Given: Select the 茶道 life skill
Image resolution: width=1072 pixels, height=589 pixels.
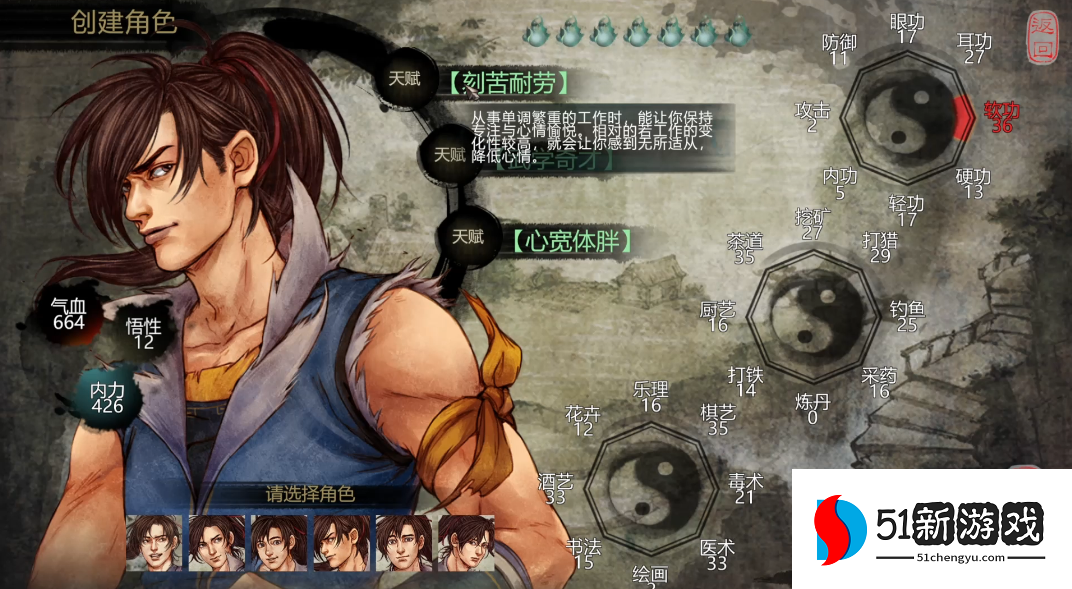Looking at the screenshot, I should pyautogui.click(x=744, y=249).
